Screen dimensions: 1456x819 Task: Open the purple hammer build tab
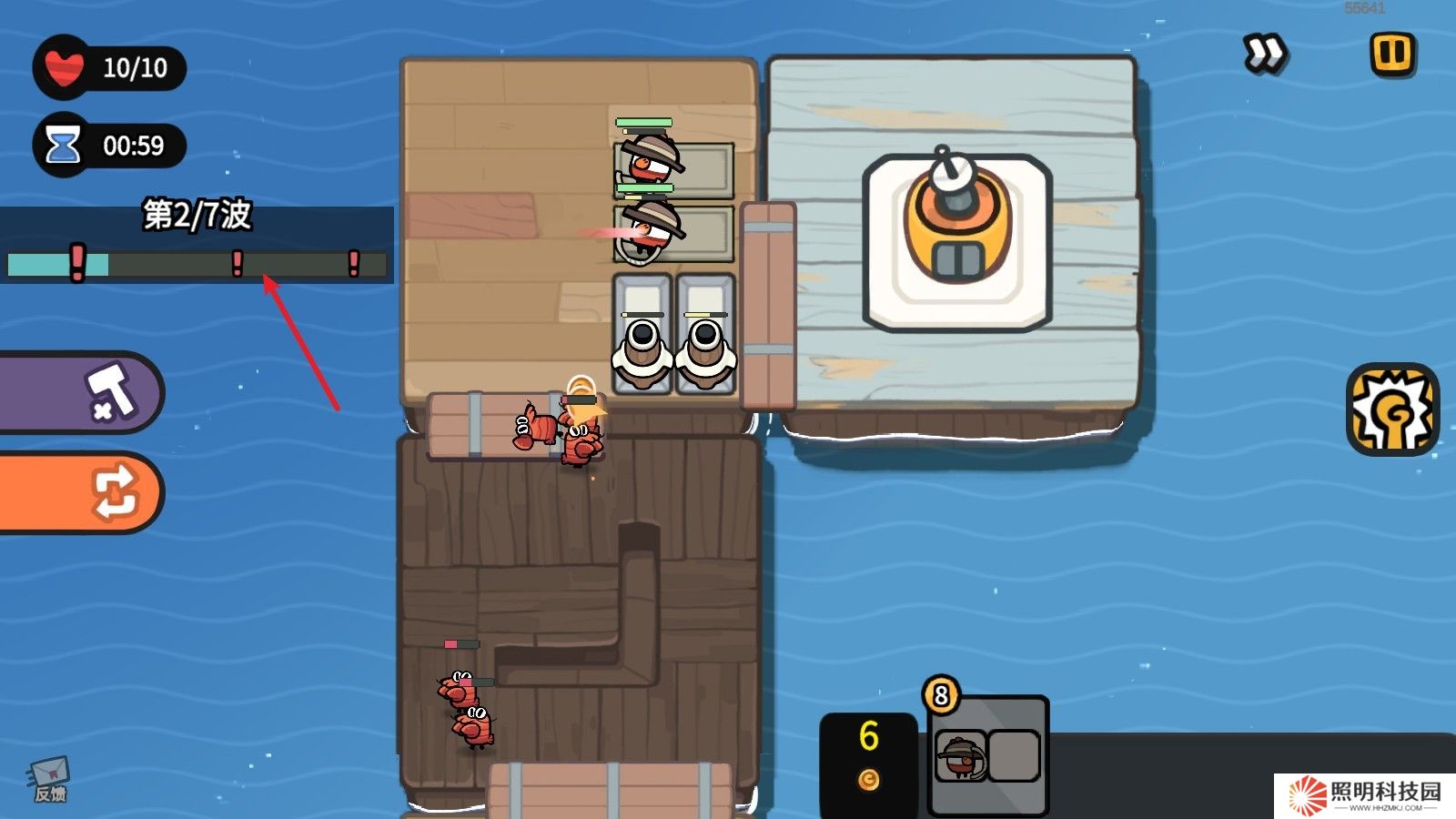80,392
